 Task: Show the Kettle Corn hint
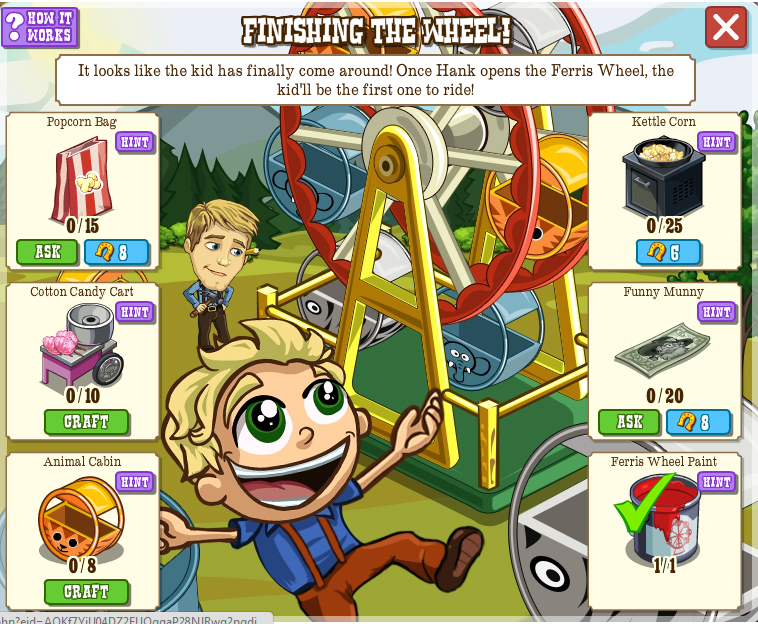716,142
